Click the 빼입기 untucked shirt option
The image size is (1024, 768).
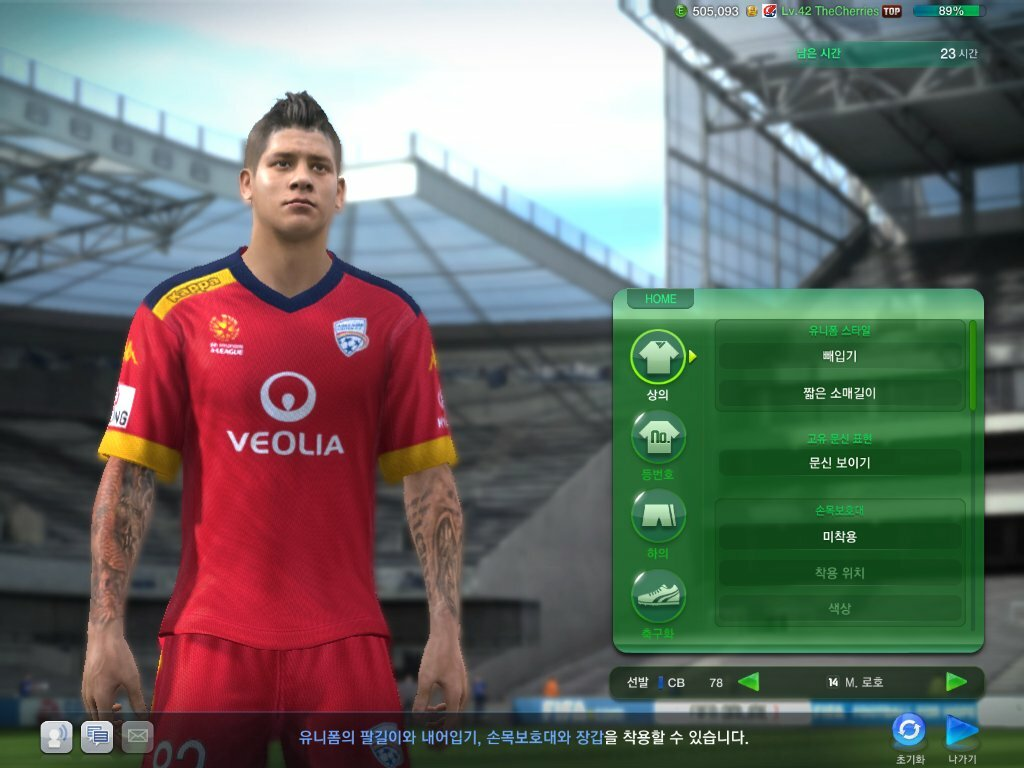[839, 356]
